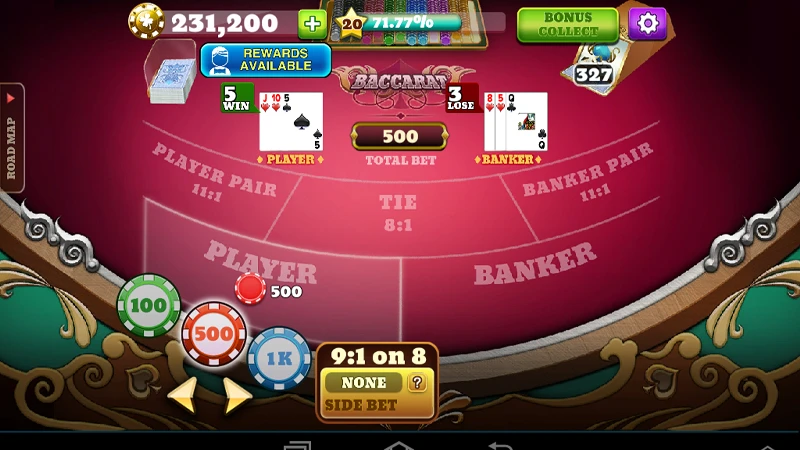Add chips with the green plus button
The width and height of the screenshot is (800, 450).
[312, 23]
